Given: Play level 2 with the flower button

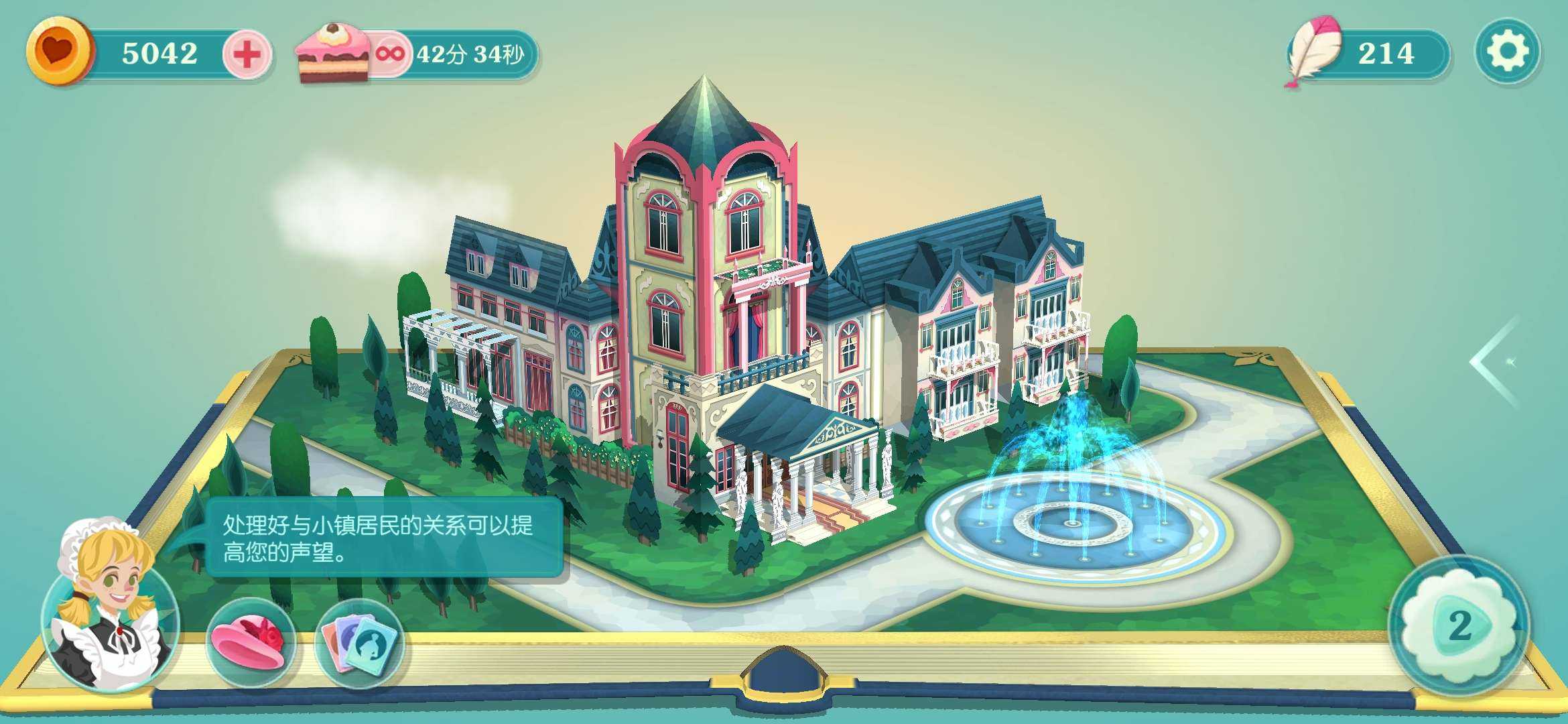Looking at the screenshot, I should [1459, 626].
